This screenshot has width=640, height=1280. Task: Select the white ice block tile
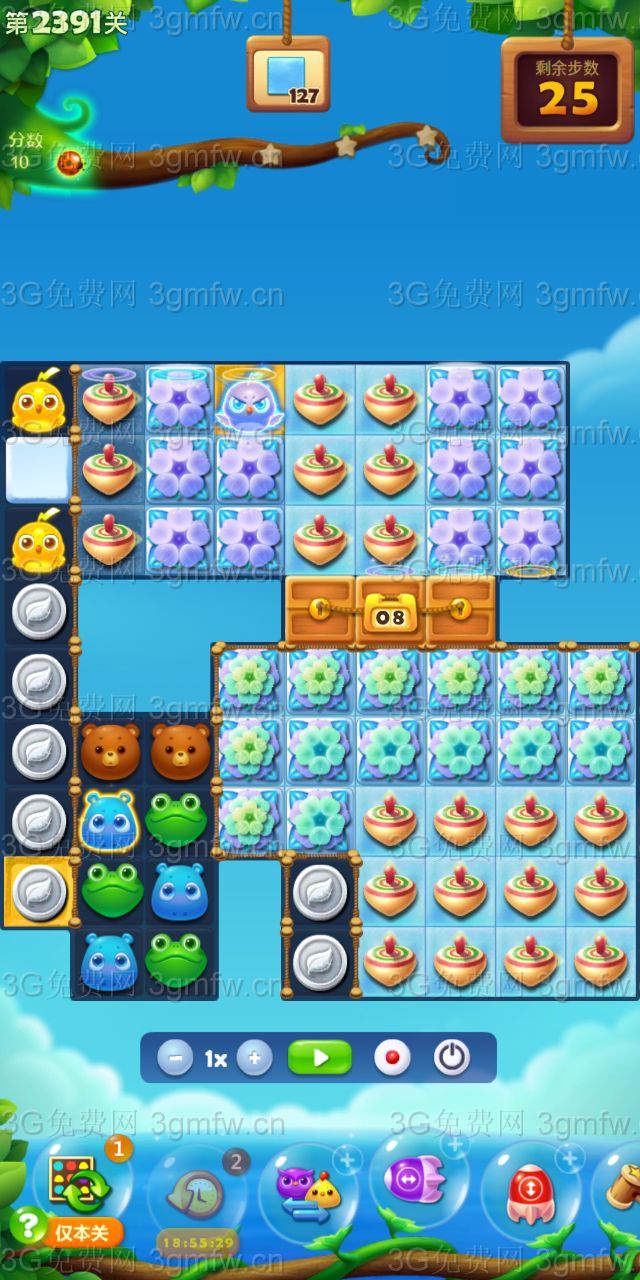(x=39, y=470)
